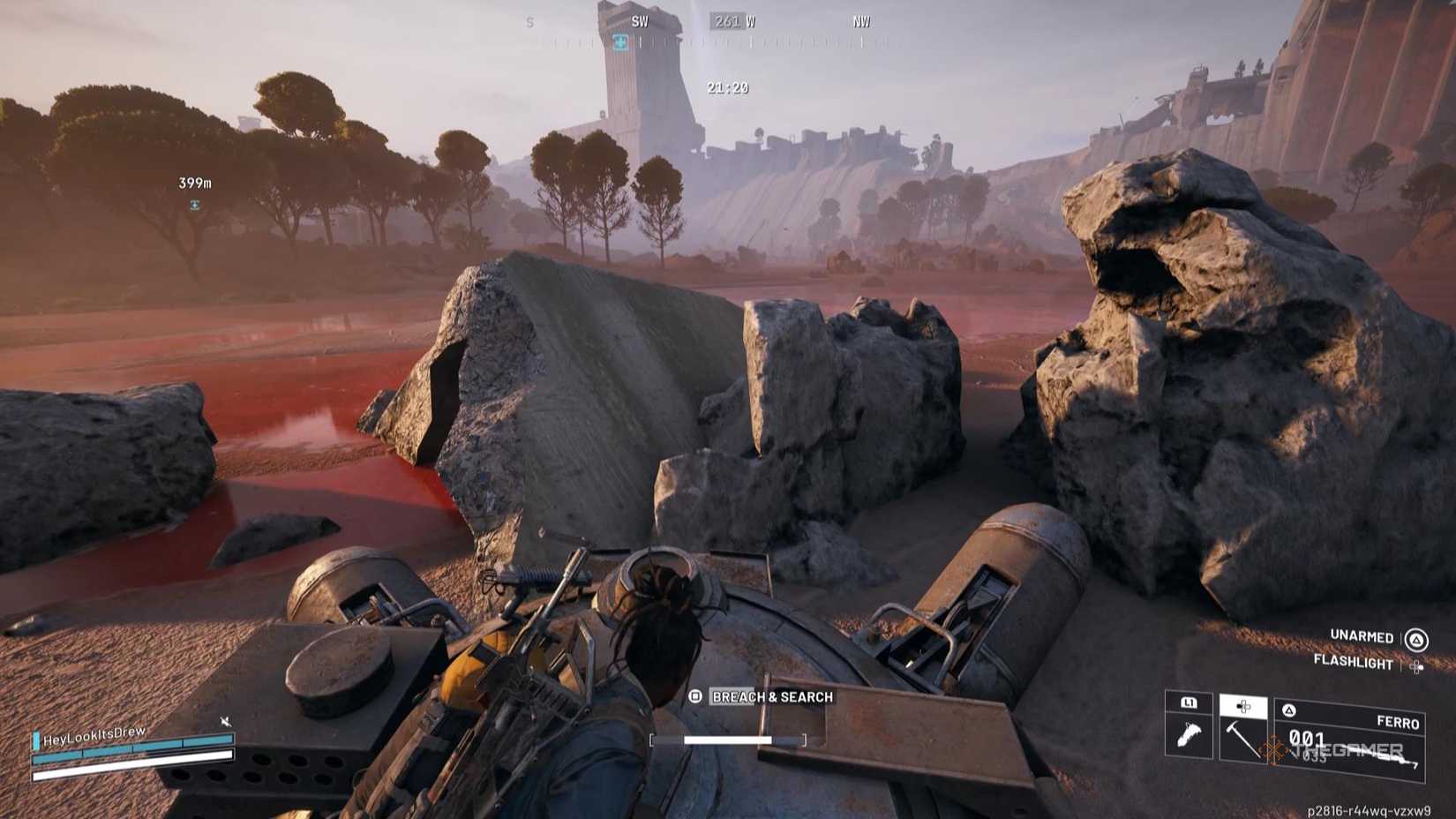
Task: Click the triangle button icon beside UNARMED
Action: (x=1416, y=638)
